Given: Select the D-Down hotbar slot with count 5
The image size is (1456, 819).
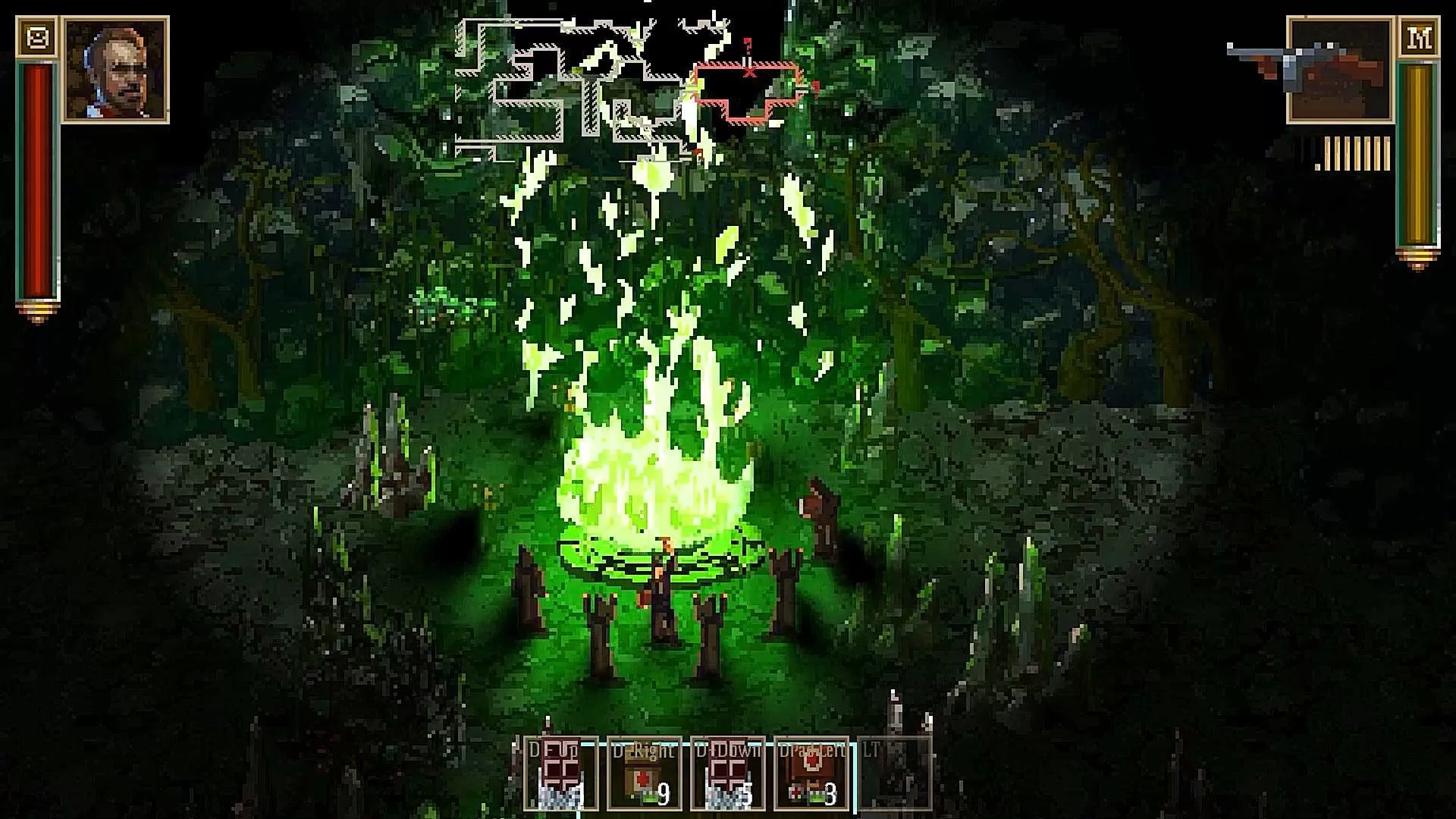Looking at the screenshot, I should pos(727,773).
